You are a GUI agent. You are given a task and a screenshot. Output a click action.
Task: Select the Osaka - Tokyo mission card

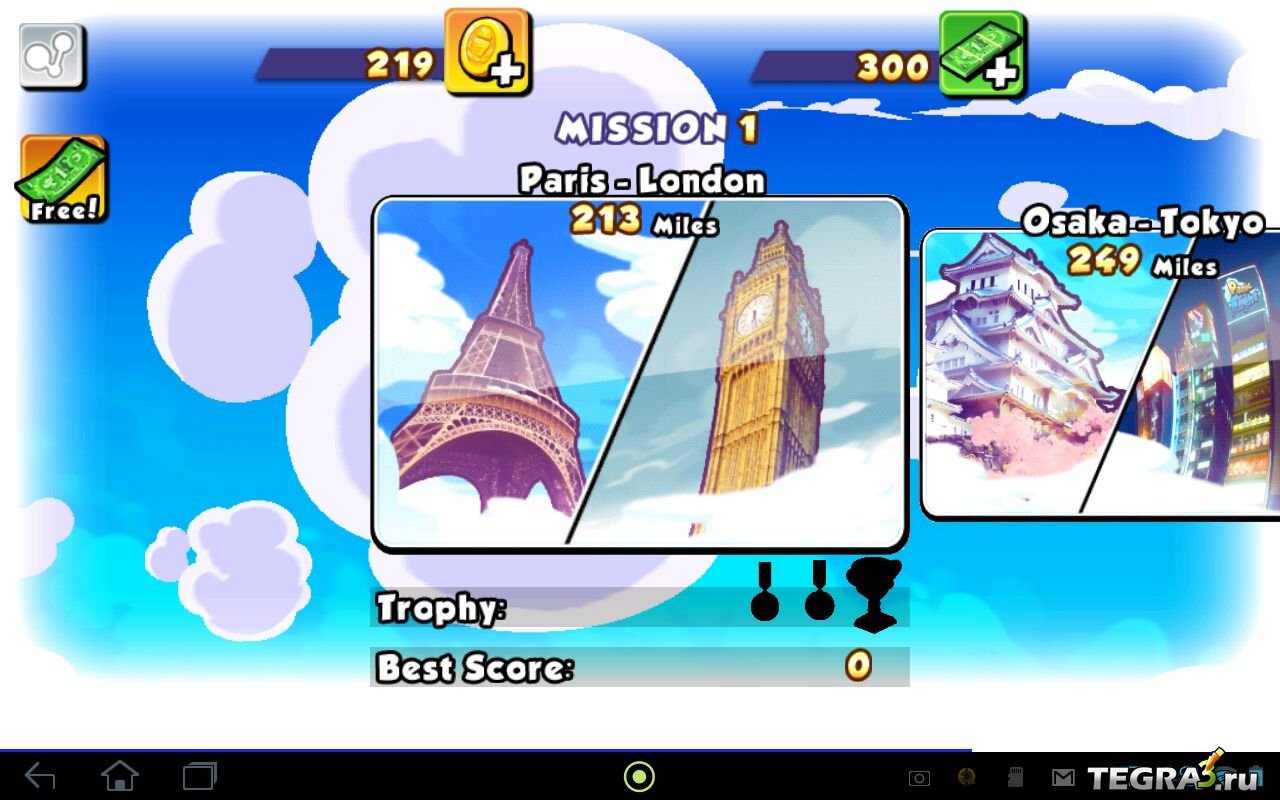point(1100,375)
